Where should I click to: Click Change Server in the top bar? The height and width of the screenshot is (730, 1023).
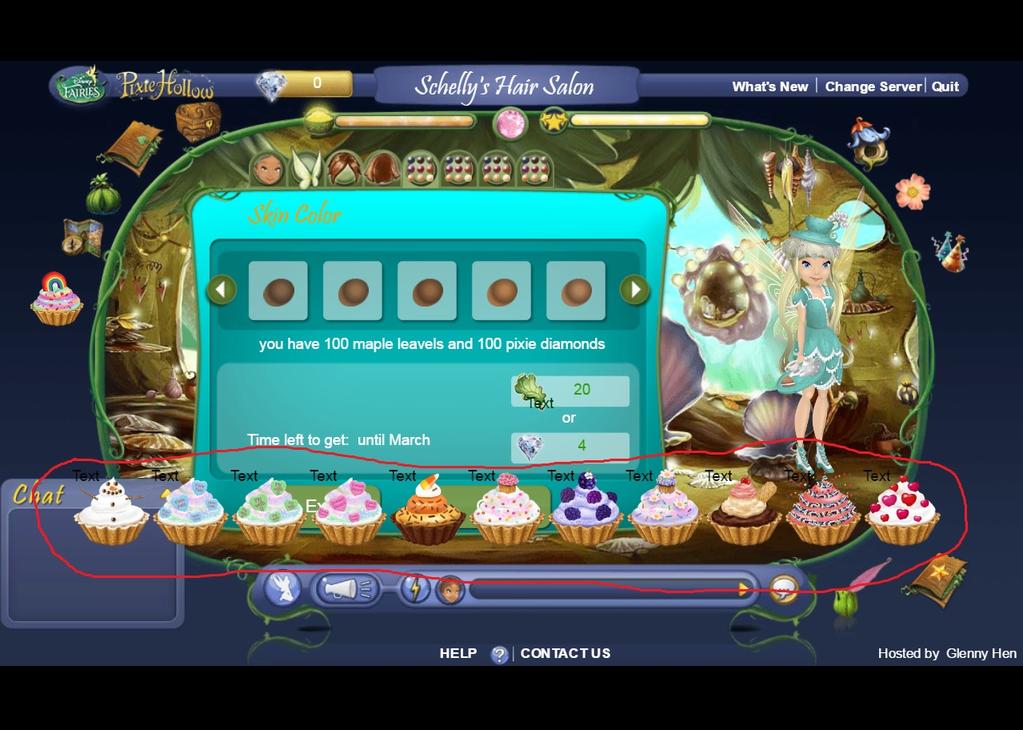[x=872, y=87]
